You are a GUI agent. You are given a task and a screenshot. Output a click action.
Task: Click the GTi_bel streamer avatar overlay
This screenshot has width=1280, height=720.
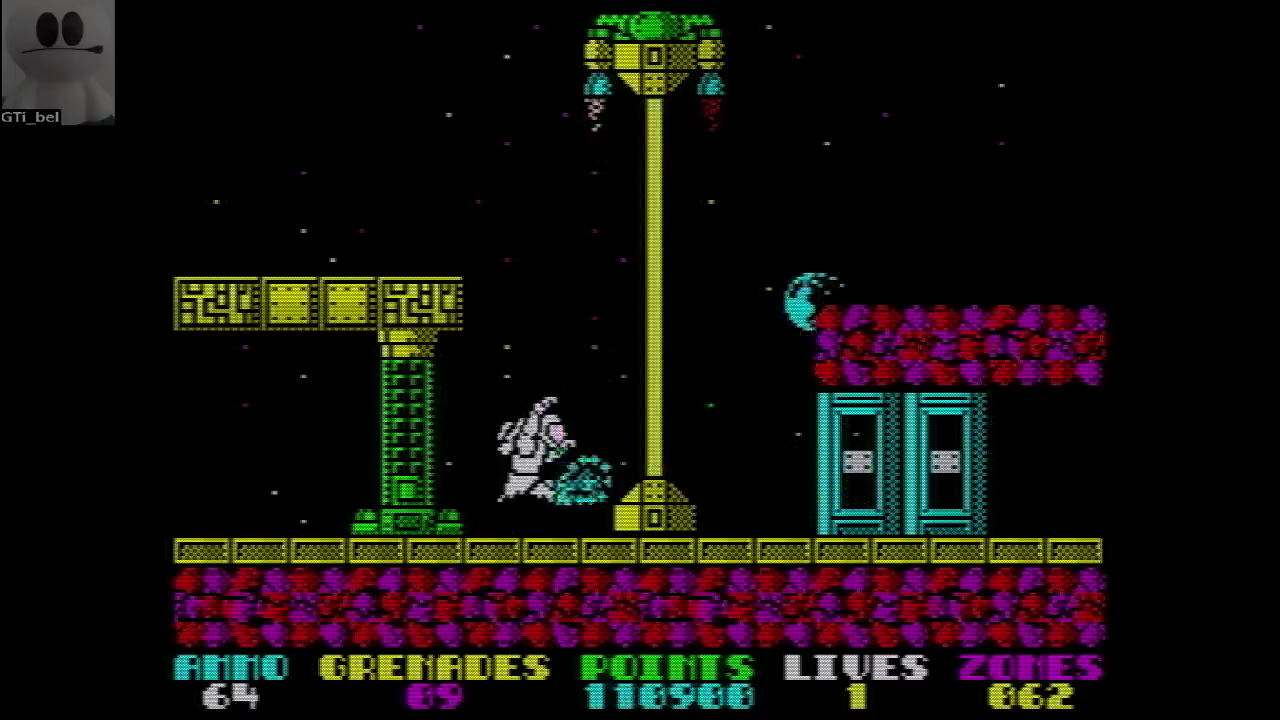57,58
